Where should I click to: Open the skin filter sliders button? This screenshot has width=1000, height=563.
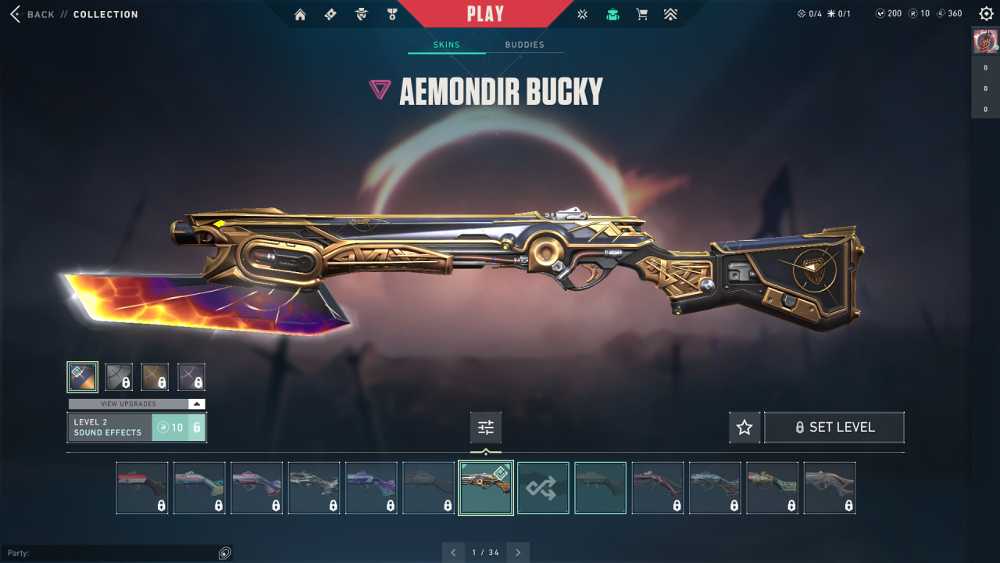pos(486,428)
